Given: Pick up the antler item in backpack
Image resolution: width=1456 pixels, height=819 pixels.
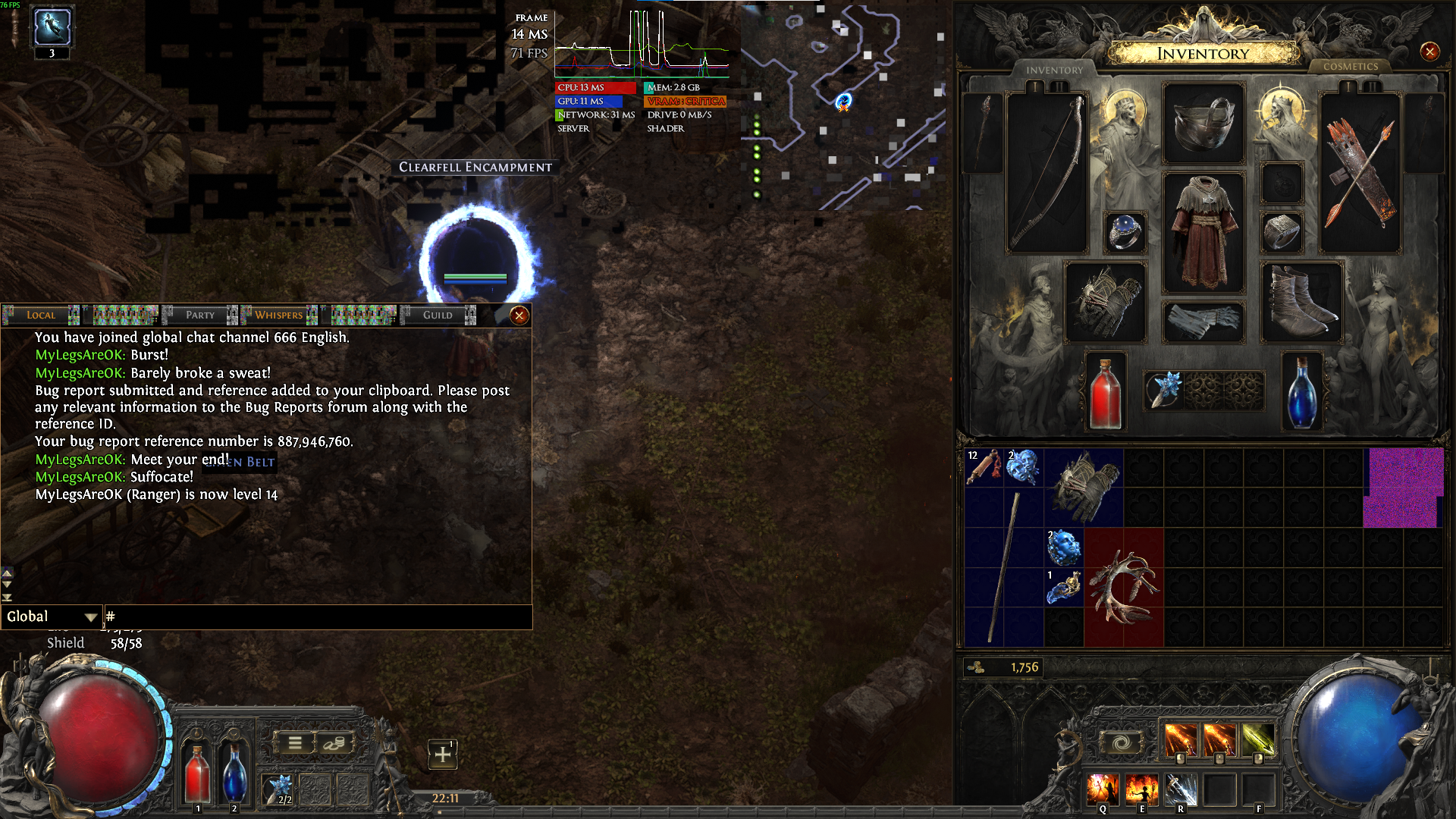Looking at the screenshot, I should [x=1124, y=587].
